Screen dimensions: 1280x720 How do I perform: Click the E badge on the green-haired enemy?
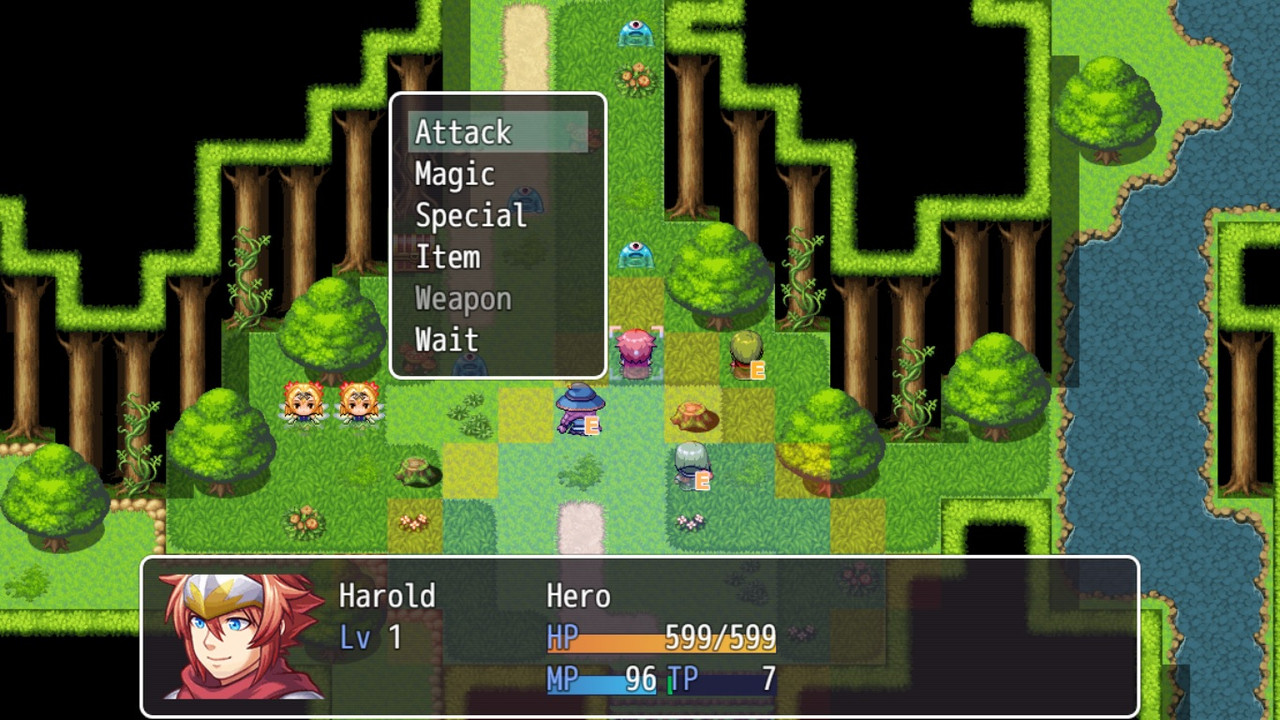[757, 368]
